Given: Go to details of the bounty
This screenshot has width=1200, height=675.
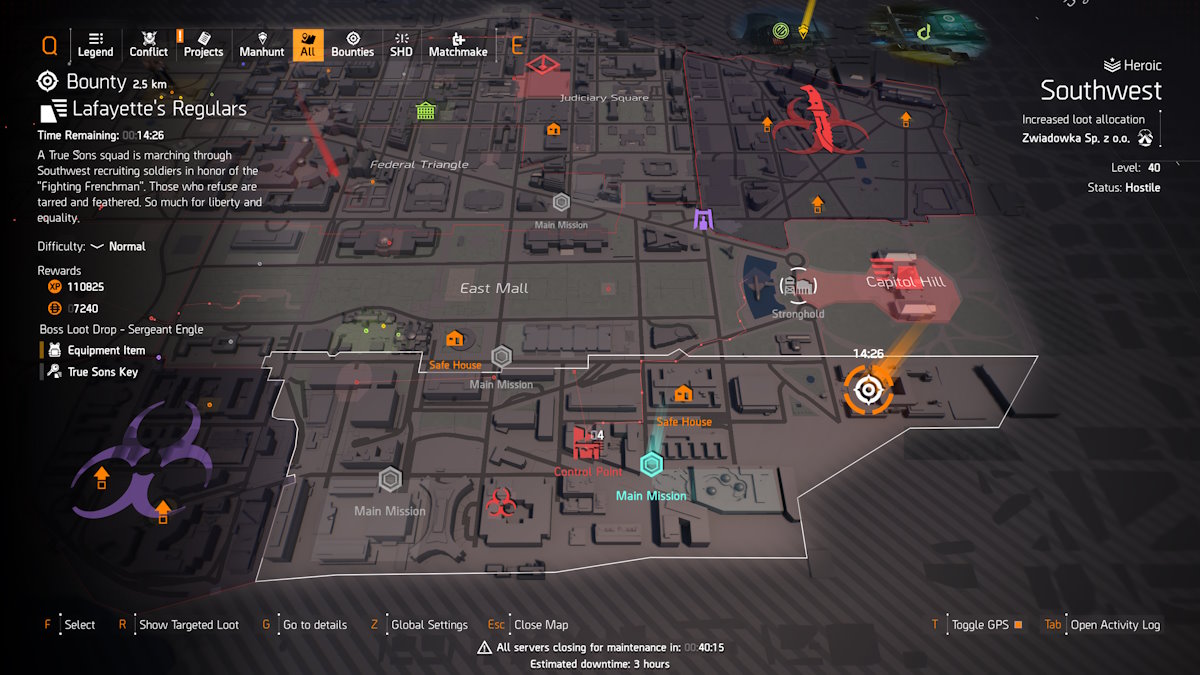Looking at the screenshot, I should (x=314, y=625).
